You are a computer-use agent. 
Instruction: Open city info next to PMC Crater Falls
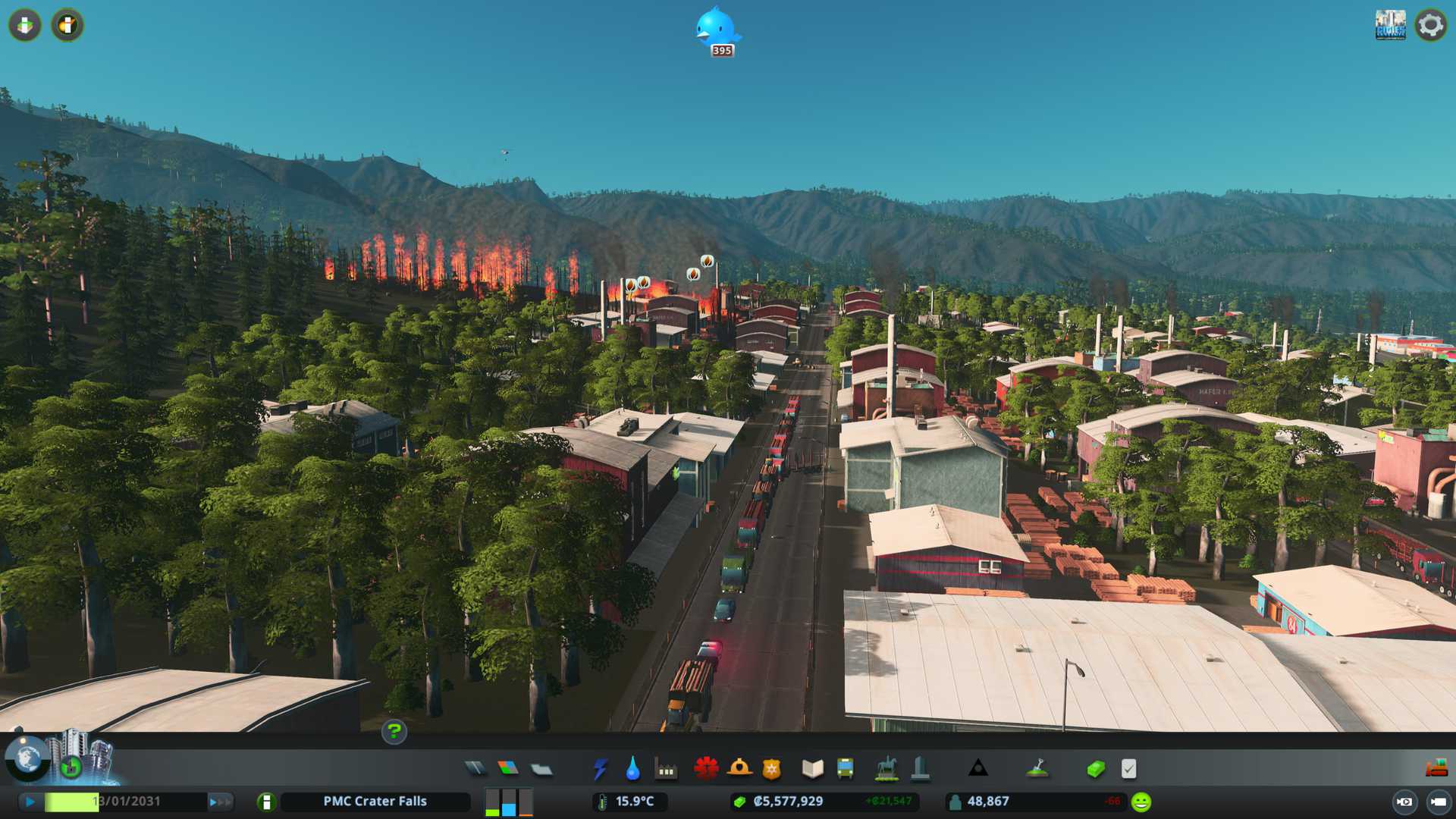[x=266, y=802]
